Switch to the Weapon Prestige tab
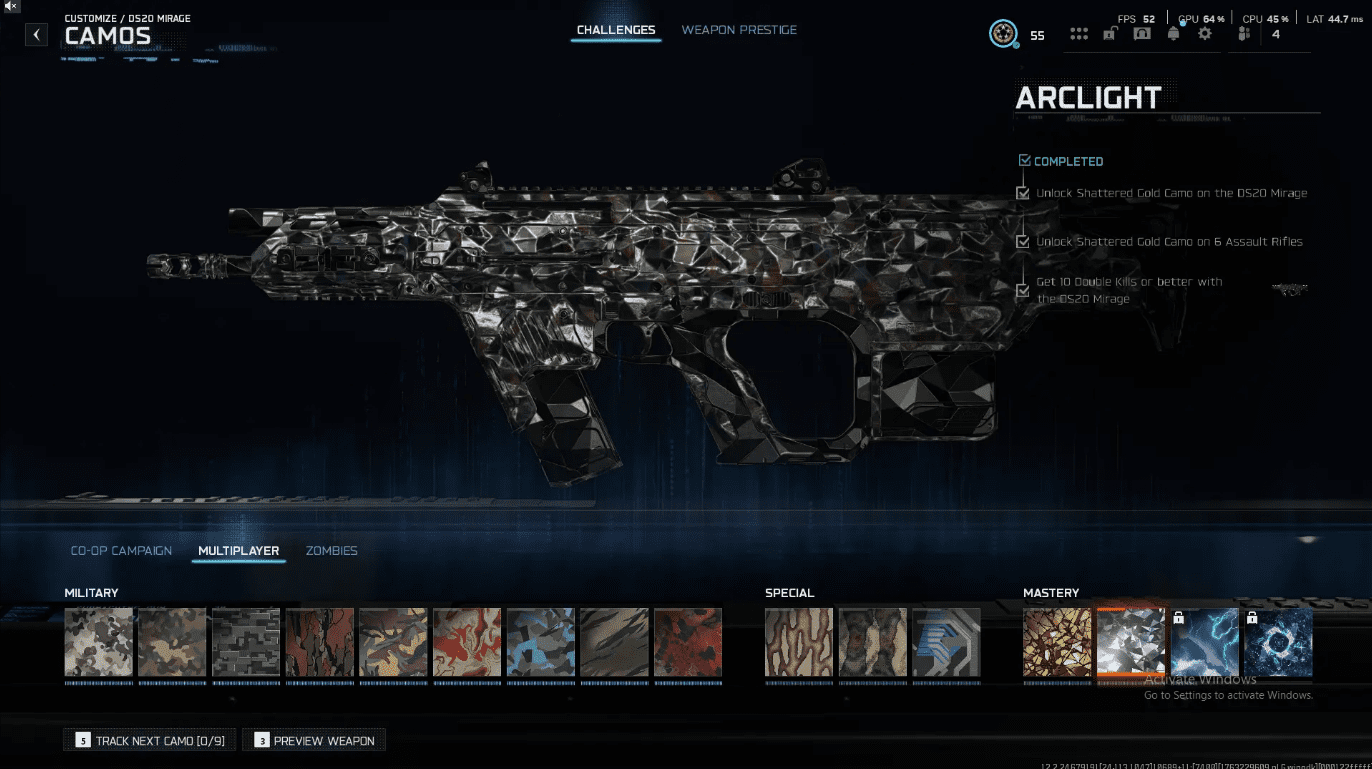1372x769 pixels. click(x=739, y=30)
